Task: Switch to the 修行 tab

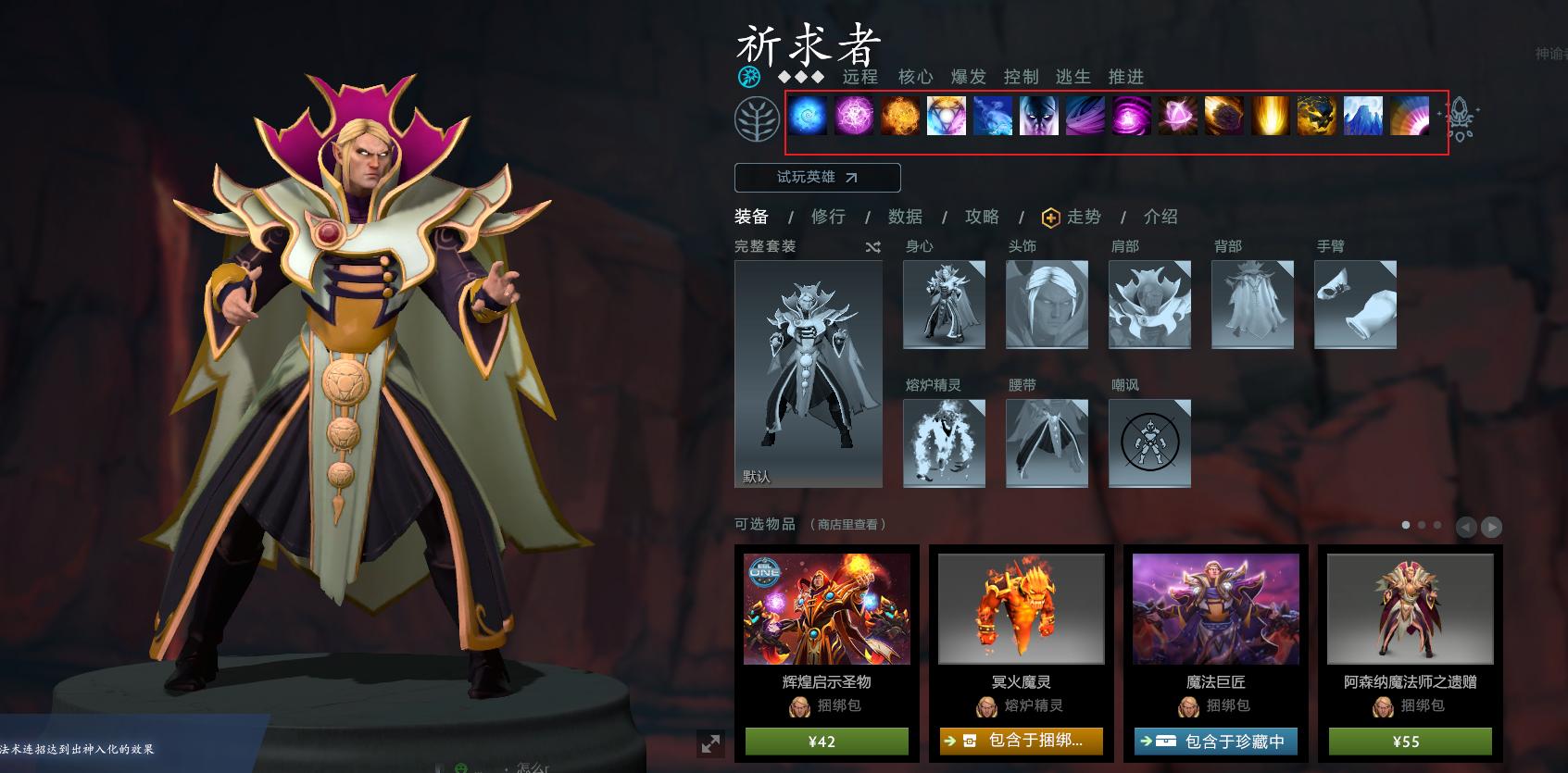Action: pos(828,217)
